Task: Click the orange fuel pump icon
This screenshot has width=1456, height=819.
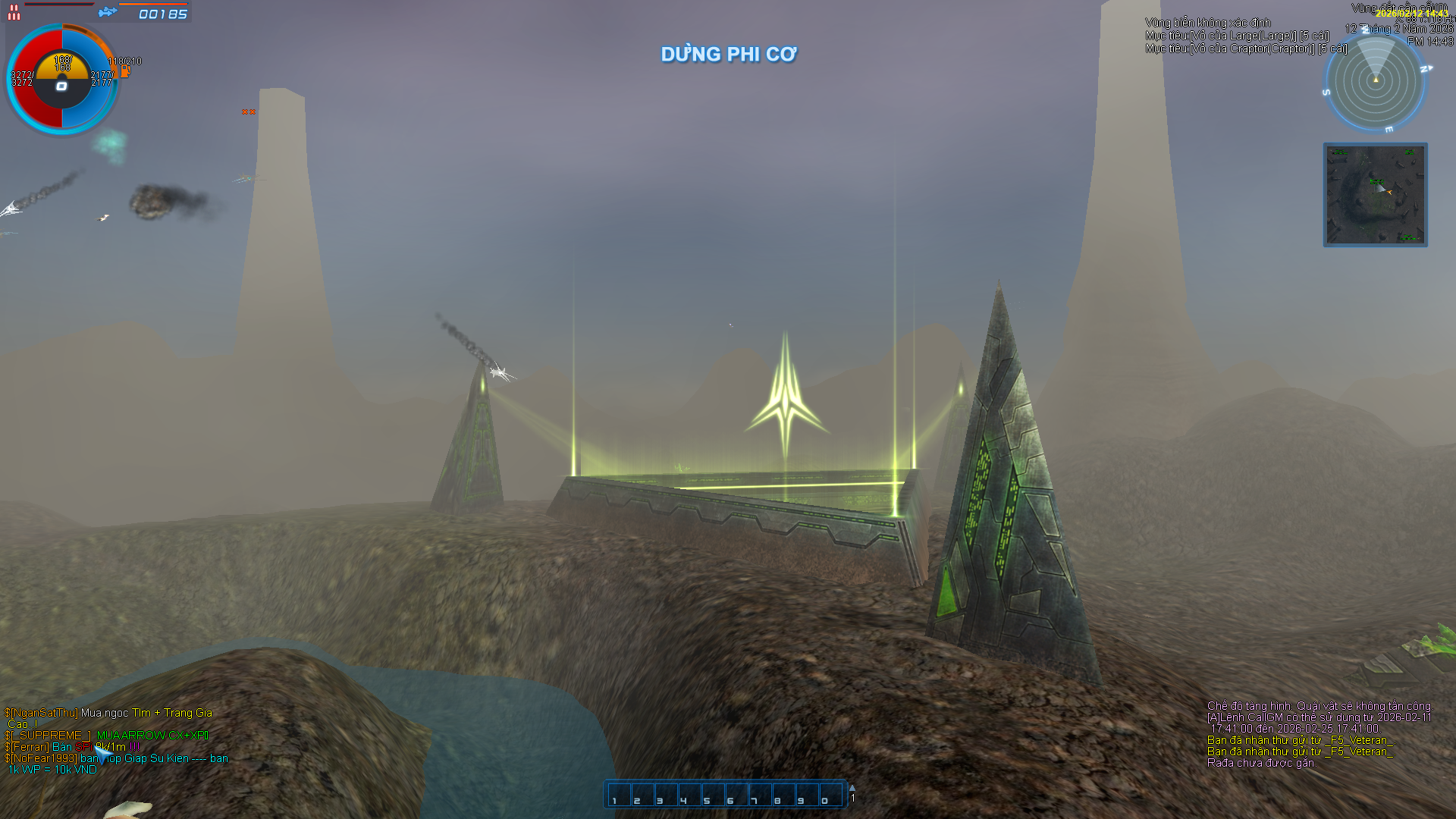Action: point(125,71)
